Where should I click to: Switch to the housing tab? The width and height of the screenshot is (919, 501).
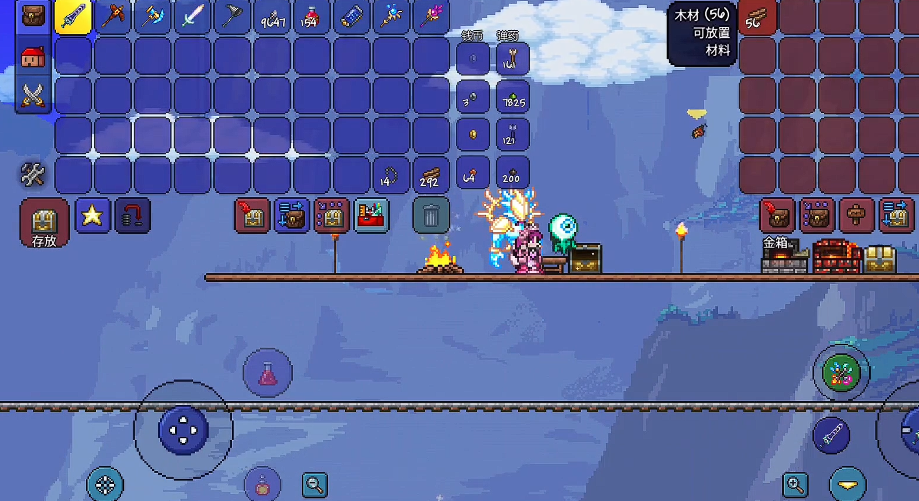click(33, 56)
